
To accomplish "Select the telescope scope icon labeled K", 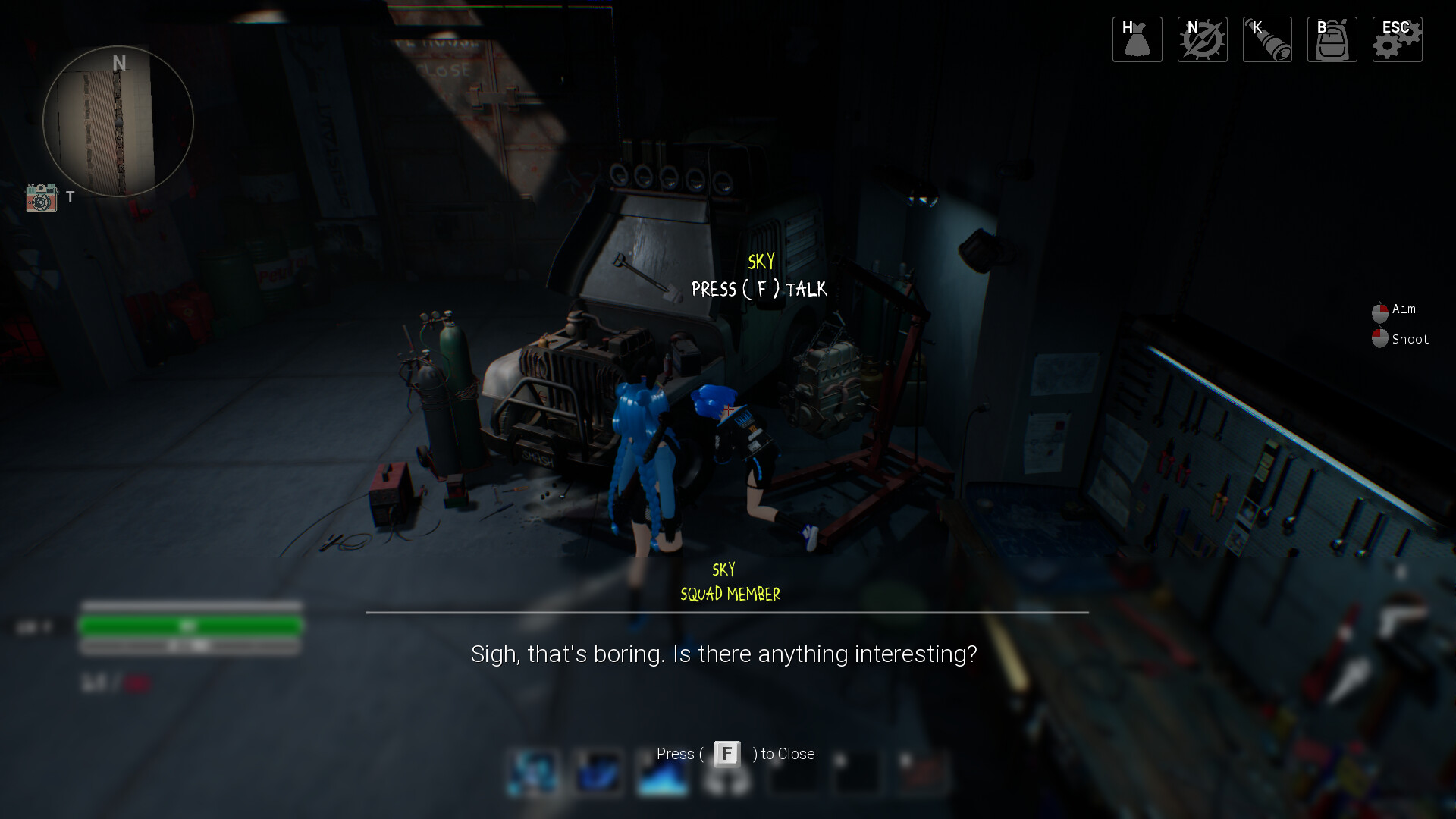I will (1266, 39).
